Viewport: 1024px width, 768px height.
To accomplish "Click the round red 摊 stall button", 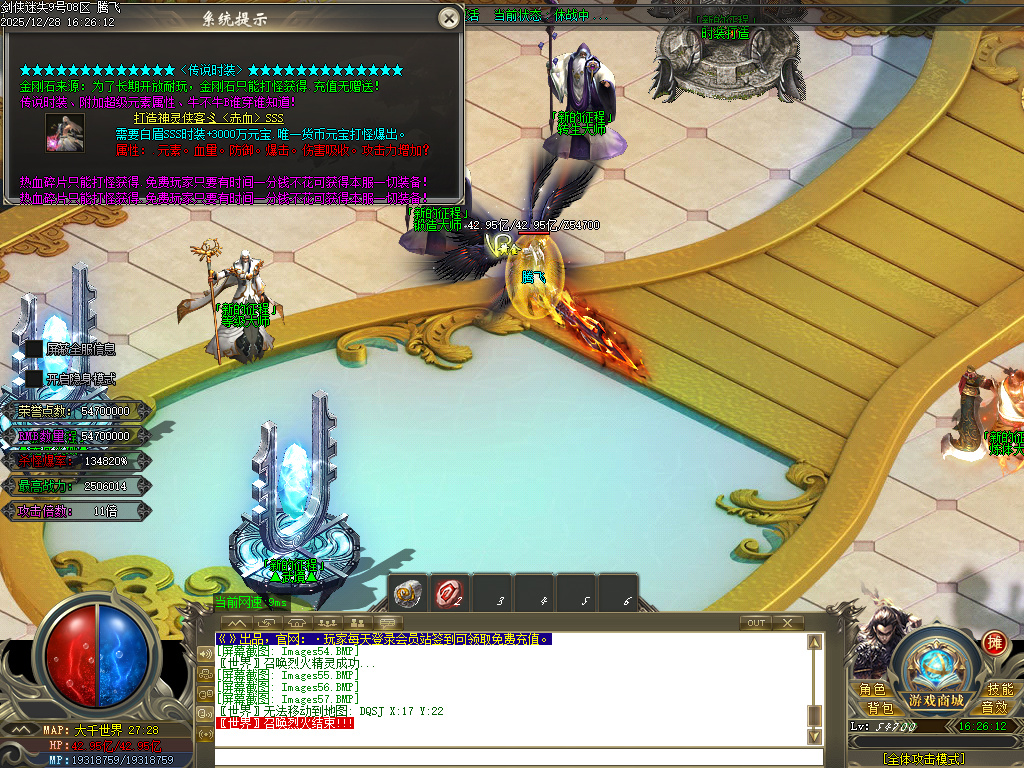I will (x=994, y=642).
